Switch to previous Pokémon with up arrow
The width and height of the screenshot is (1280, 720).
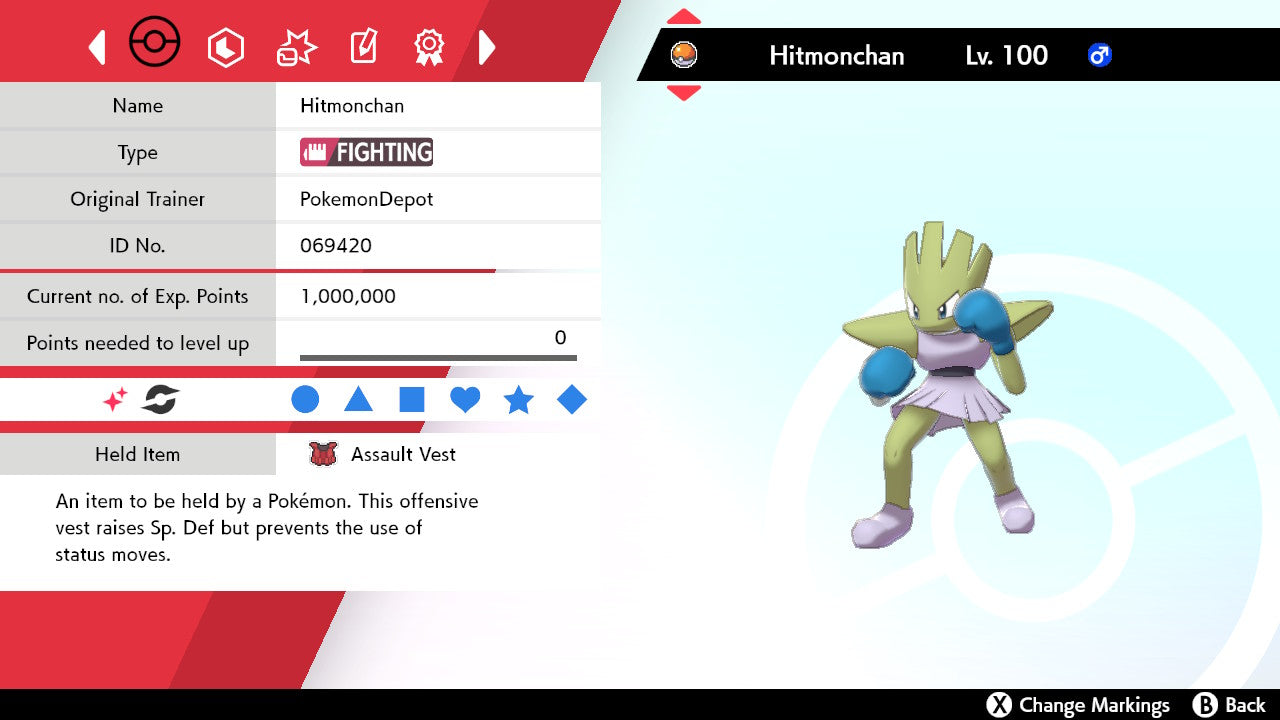point(683,17)
